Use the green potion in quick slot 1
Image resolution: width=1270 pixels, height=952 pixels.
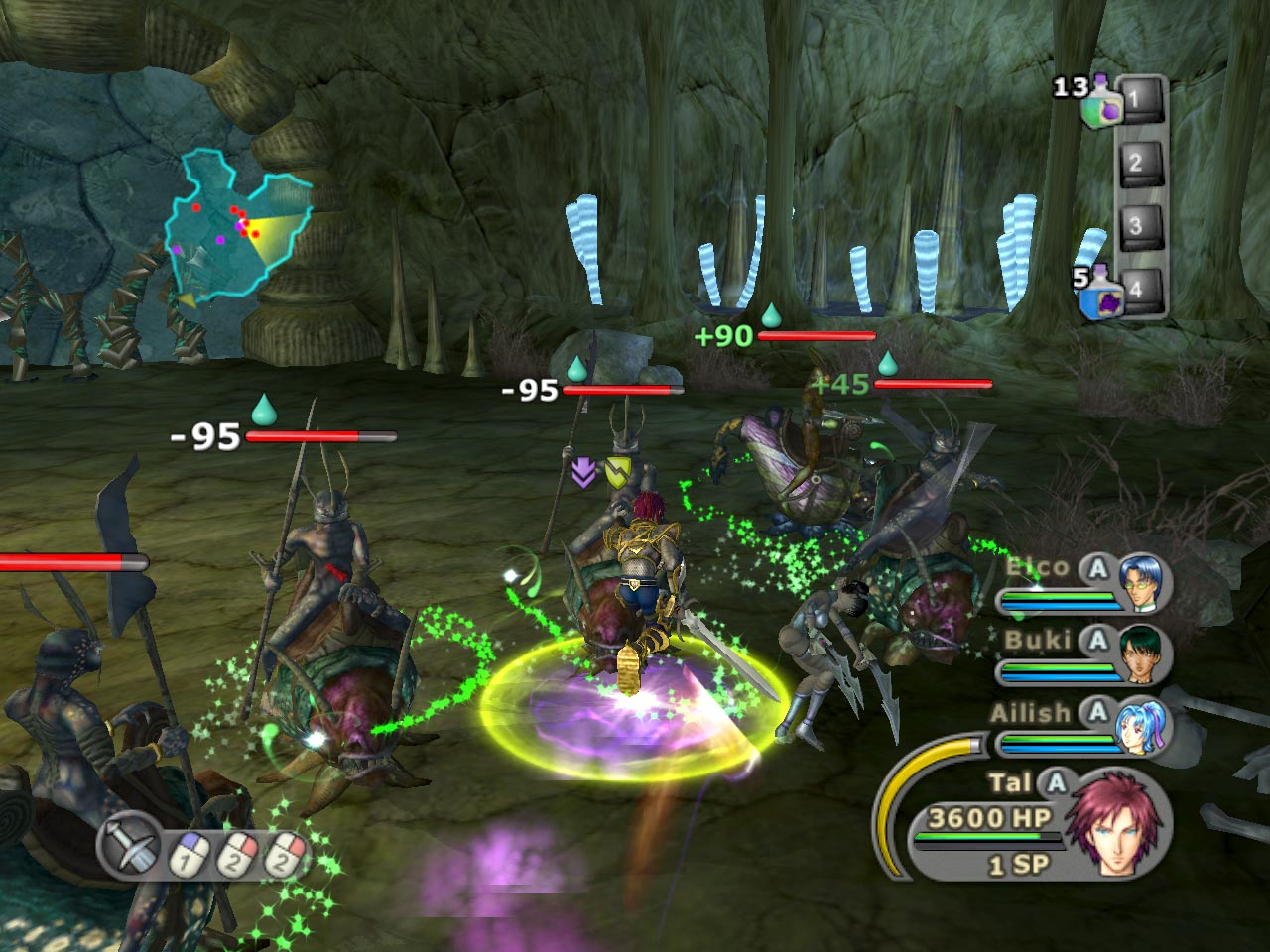pos(1102,102)
